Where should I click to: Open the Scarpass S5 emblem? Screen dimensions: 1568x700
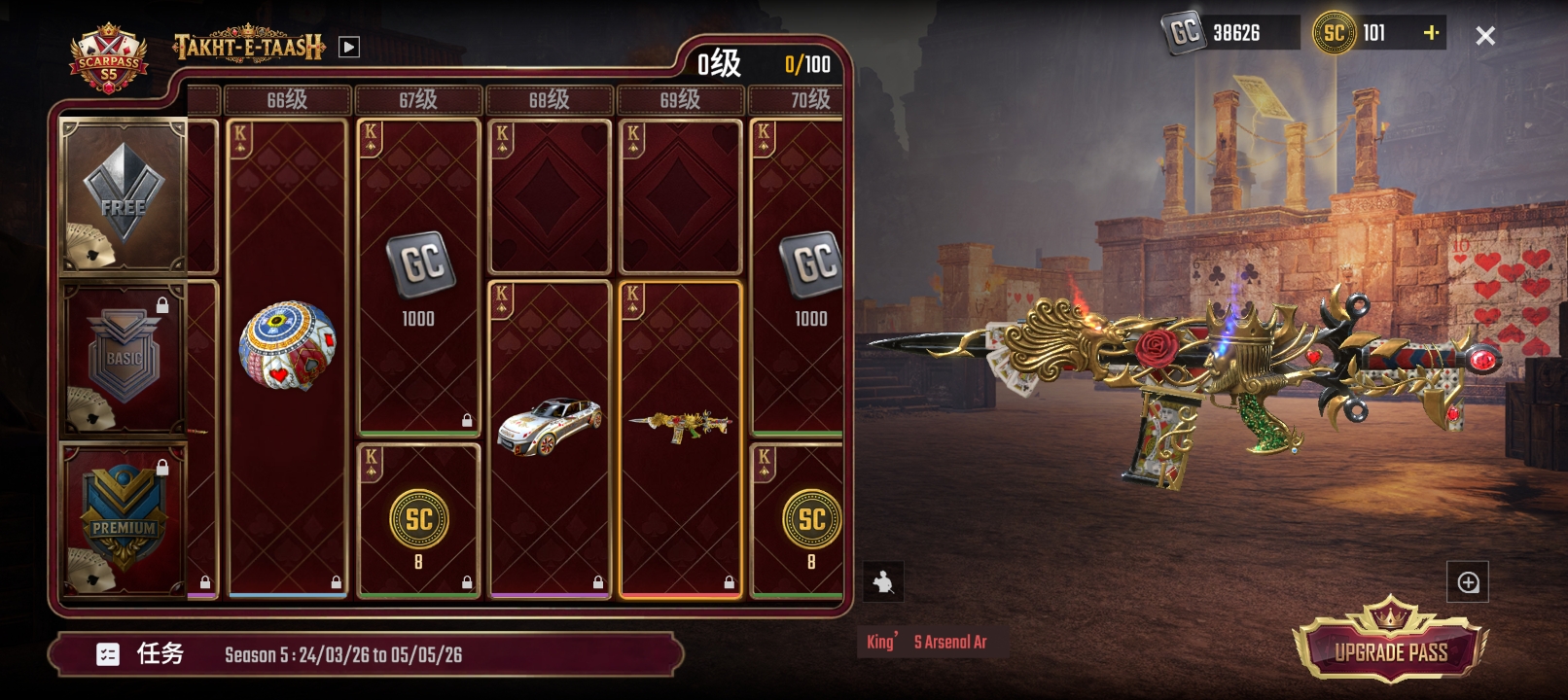pos(108,60)
